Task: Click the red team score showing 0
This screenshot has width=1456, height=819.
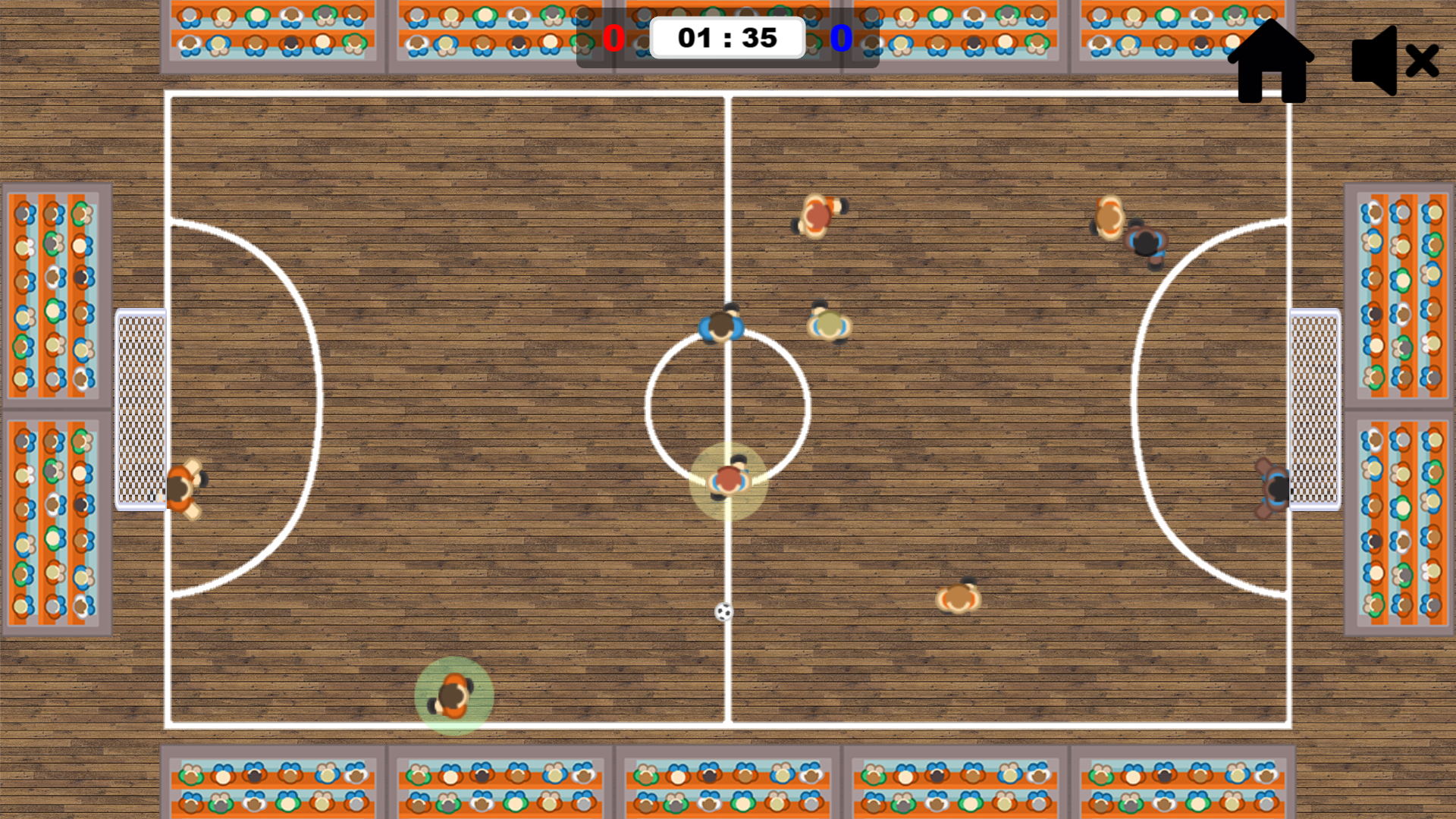Action: (x=614, y=37)
